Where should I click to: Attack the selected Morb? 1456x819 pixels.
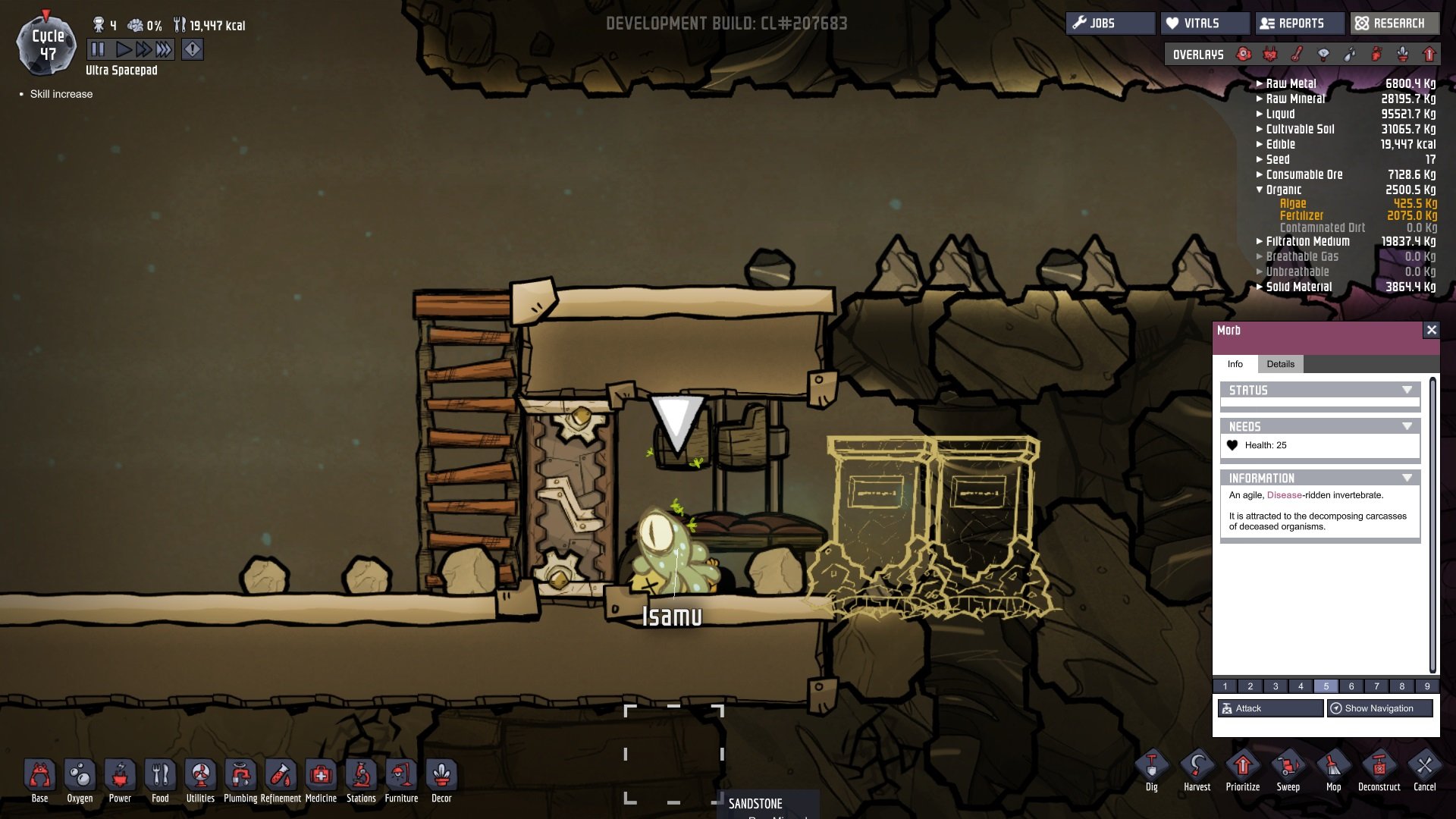(x=1270, y=708)
